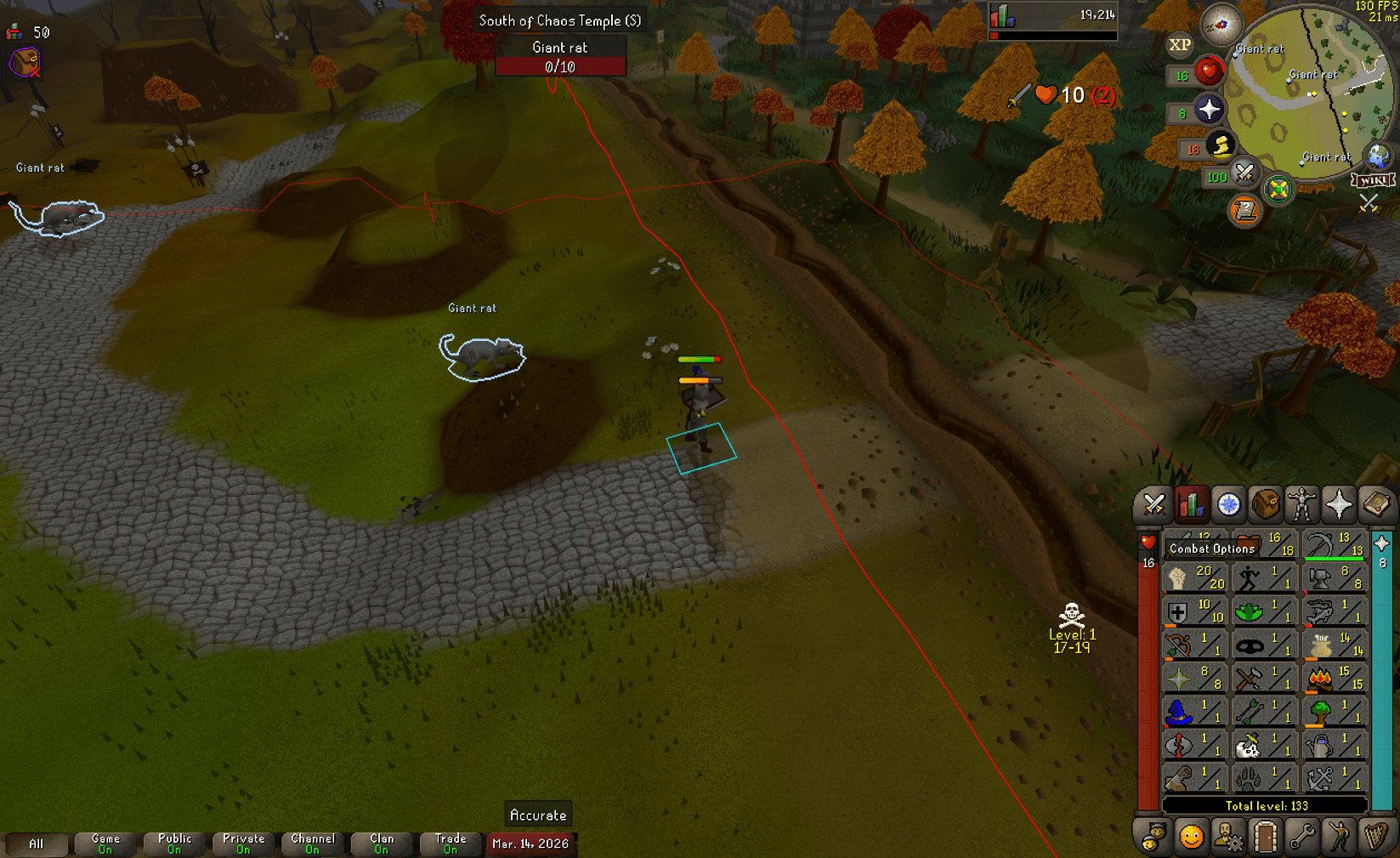Open the Music player harp tab
Viewport: 1400px width, 858px height.
tap(1375, 838)
